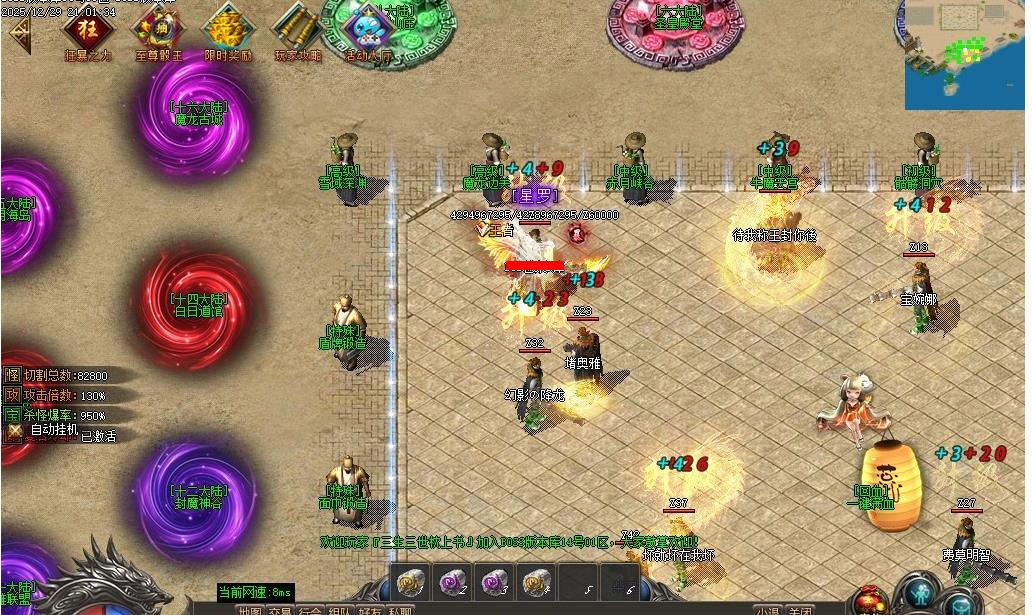Open the 限时奖励 timed rewards icon
Image resolution: width=1032 pixels, height=615 pixels.
(x=228, y=28)
